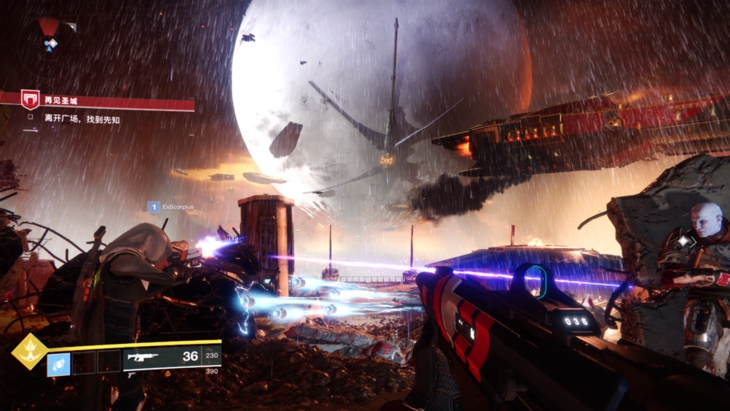Activate the golden Super ability diamond
This screenshot has height=411, width=730.
click(x=27, y=352)
